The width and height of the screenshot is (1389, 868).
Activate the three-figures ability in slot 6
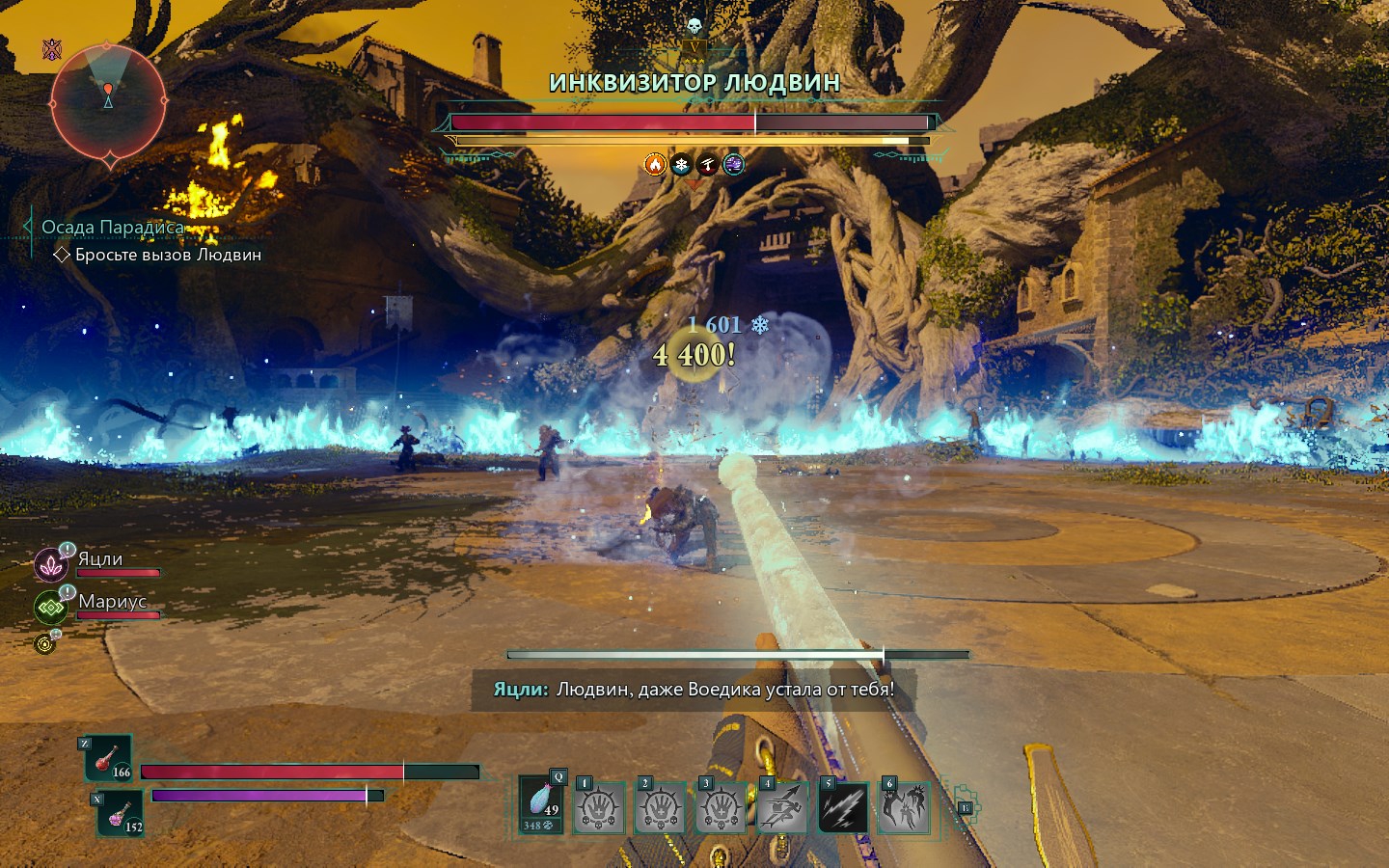(x=904, y=807)
